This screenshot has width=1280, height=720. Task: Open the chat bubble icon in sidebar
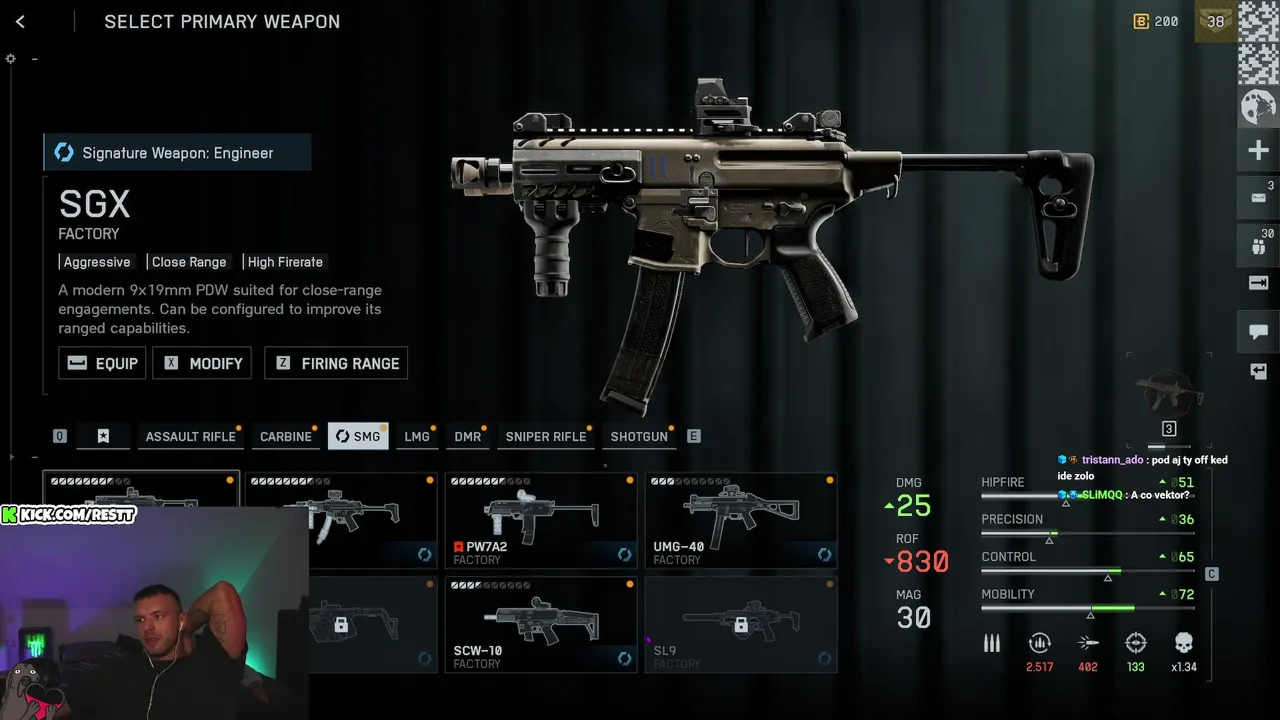(x=1258, y=331)
